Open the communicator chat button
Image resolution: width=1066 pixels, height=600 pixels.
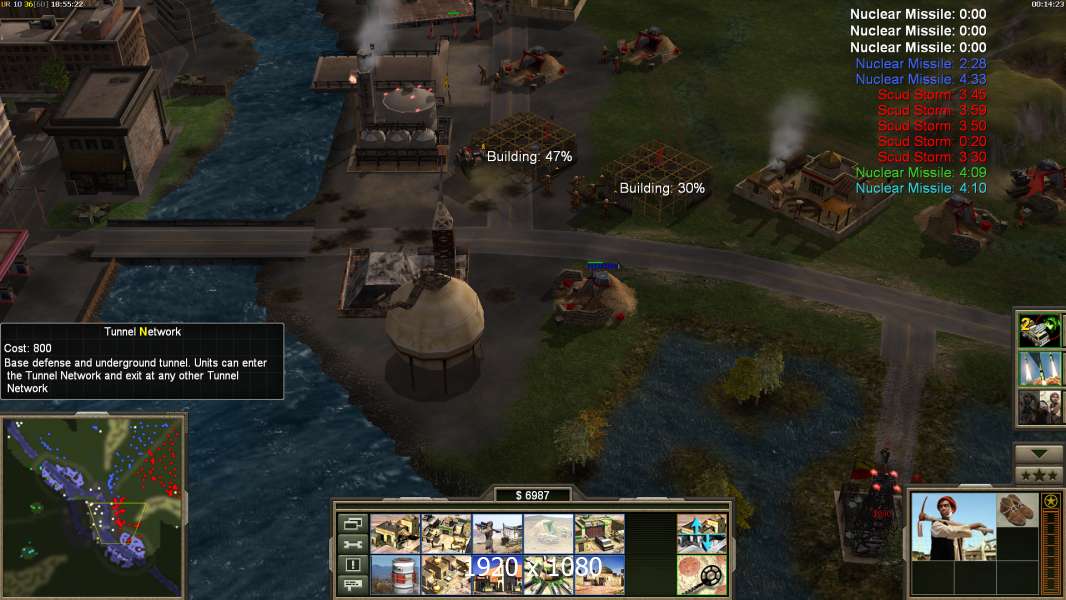352,586
